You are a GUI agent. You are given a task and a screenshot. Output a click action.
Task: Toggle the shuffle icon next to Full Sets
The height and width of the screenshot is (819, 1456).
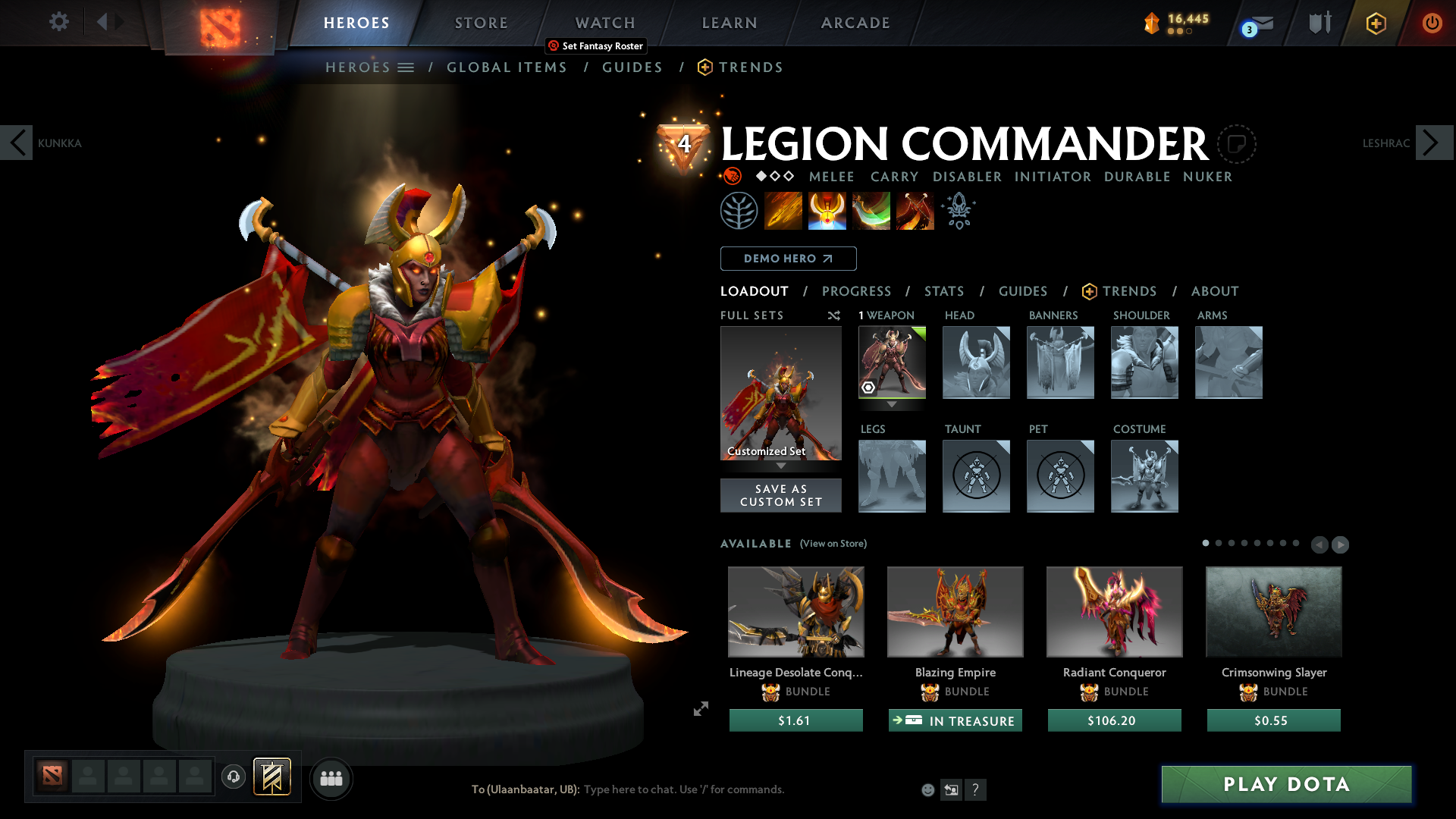click(833, 315)
